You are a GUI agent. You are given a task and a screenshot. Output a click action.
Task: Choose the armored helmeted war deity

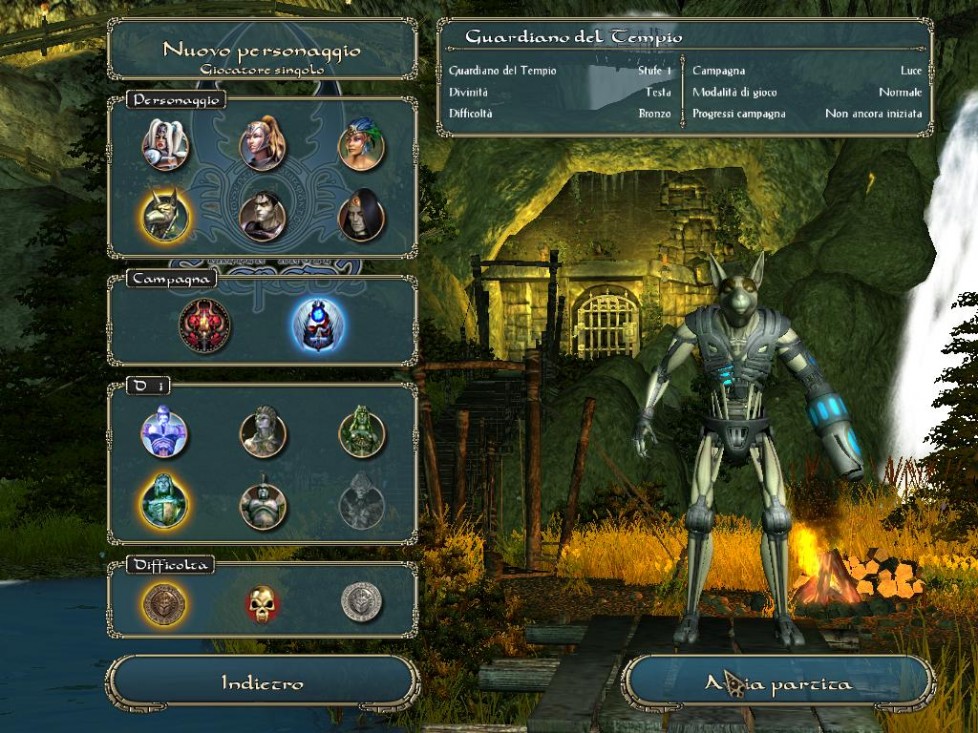coord(263,503)
